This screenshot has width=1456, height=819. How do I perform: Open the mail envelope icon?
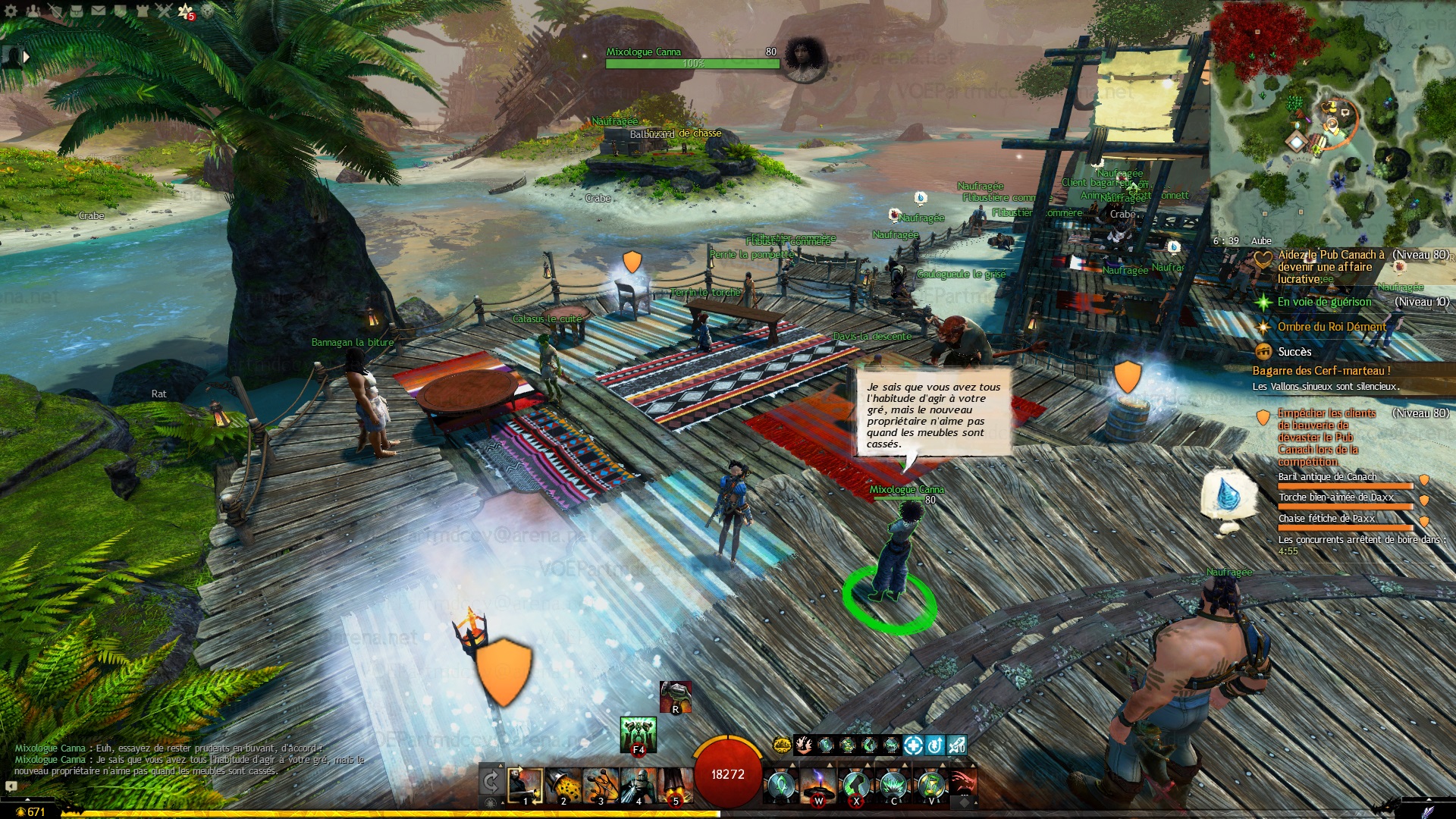(99, 11)
